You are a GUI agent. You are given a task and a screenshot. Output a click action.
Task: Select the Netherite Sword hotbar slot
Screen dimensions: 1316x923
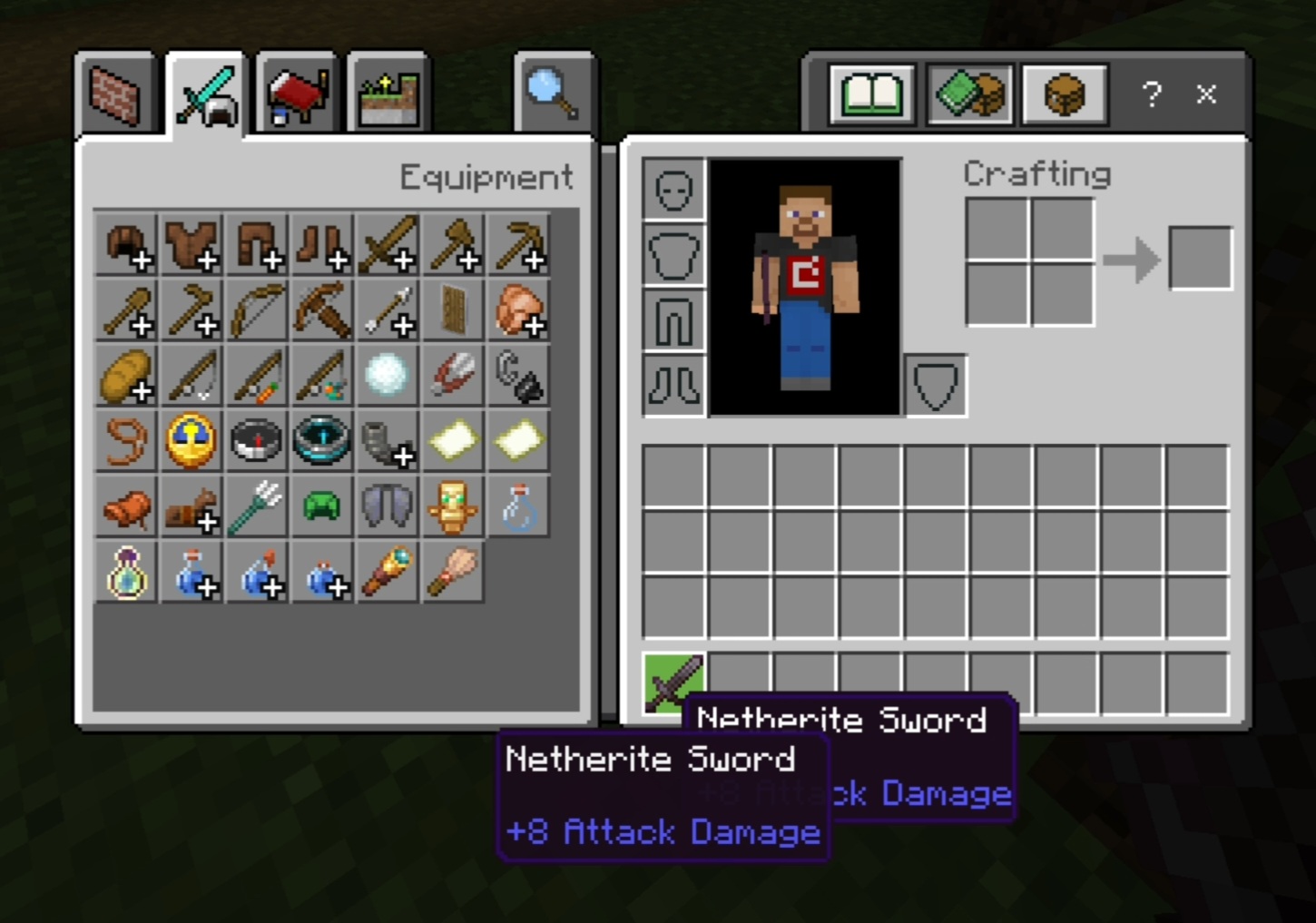(673, 682)
